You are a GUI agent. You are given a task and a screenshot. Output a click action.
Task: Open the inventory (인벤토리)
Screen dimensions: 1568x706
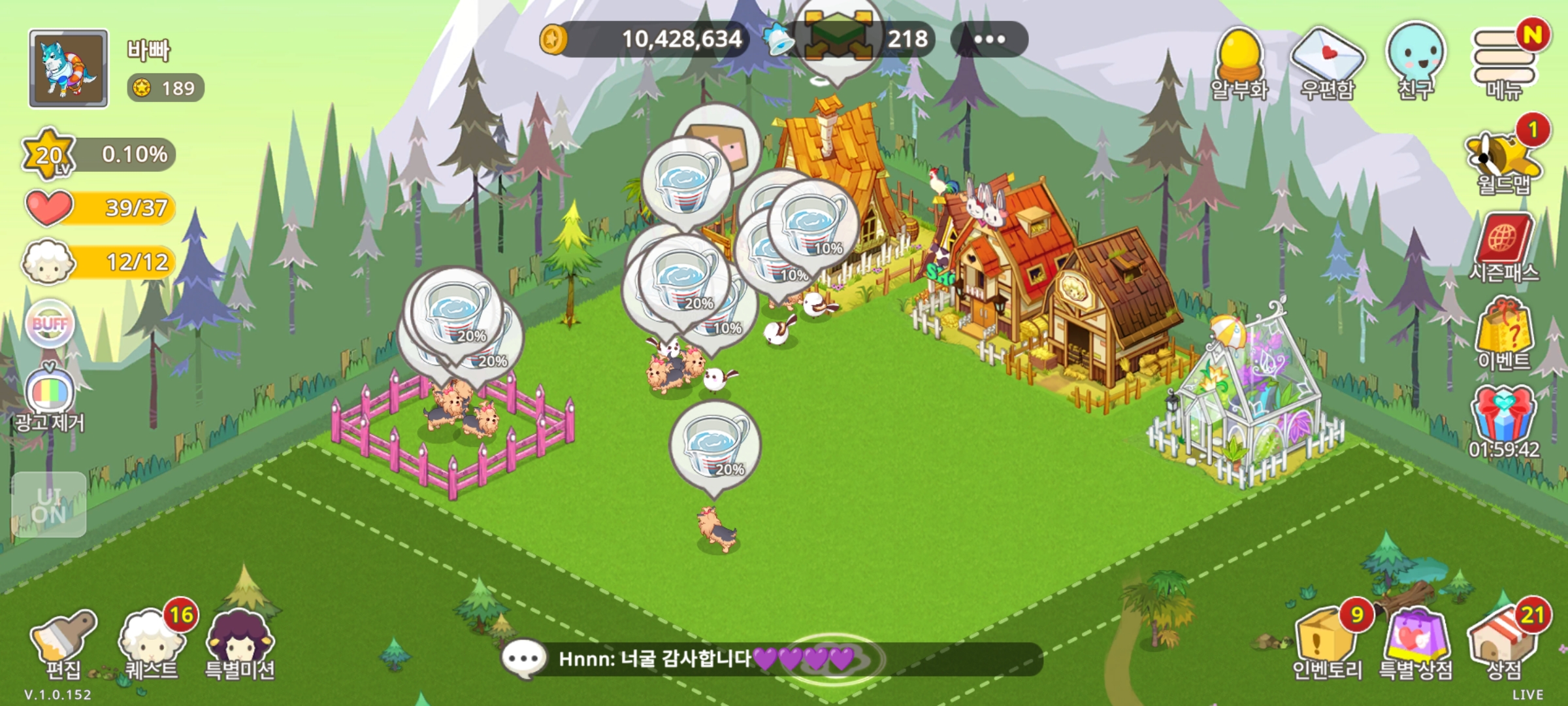(1326, 644)
